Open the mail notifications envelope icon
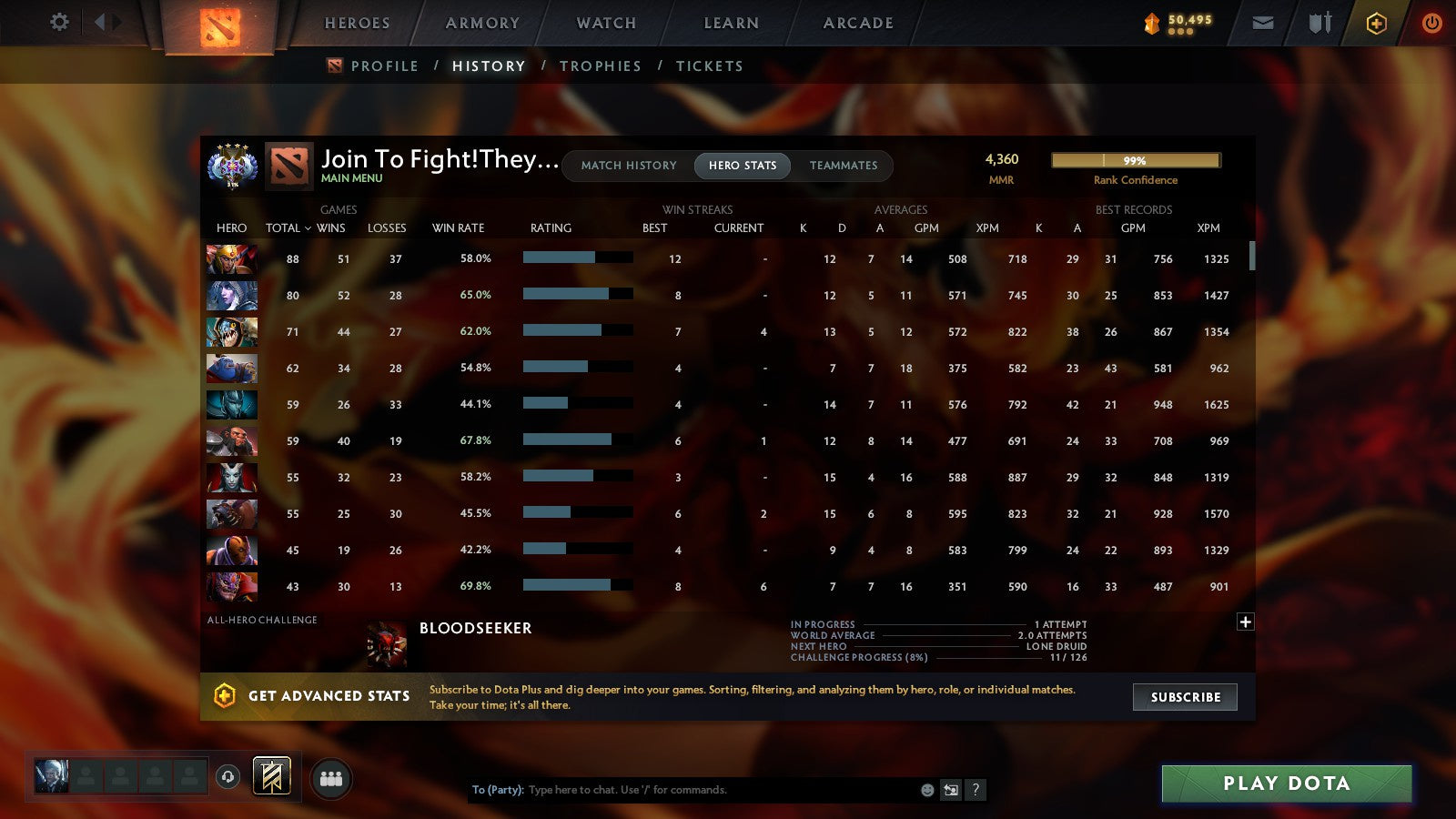Screen dimensions: 1456x819 click(x=1263, y=23)
